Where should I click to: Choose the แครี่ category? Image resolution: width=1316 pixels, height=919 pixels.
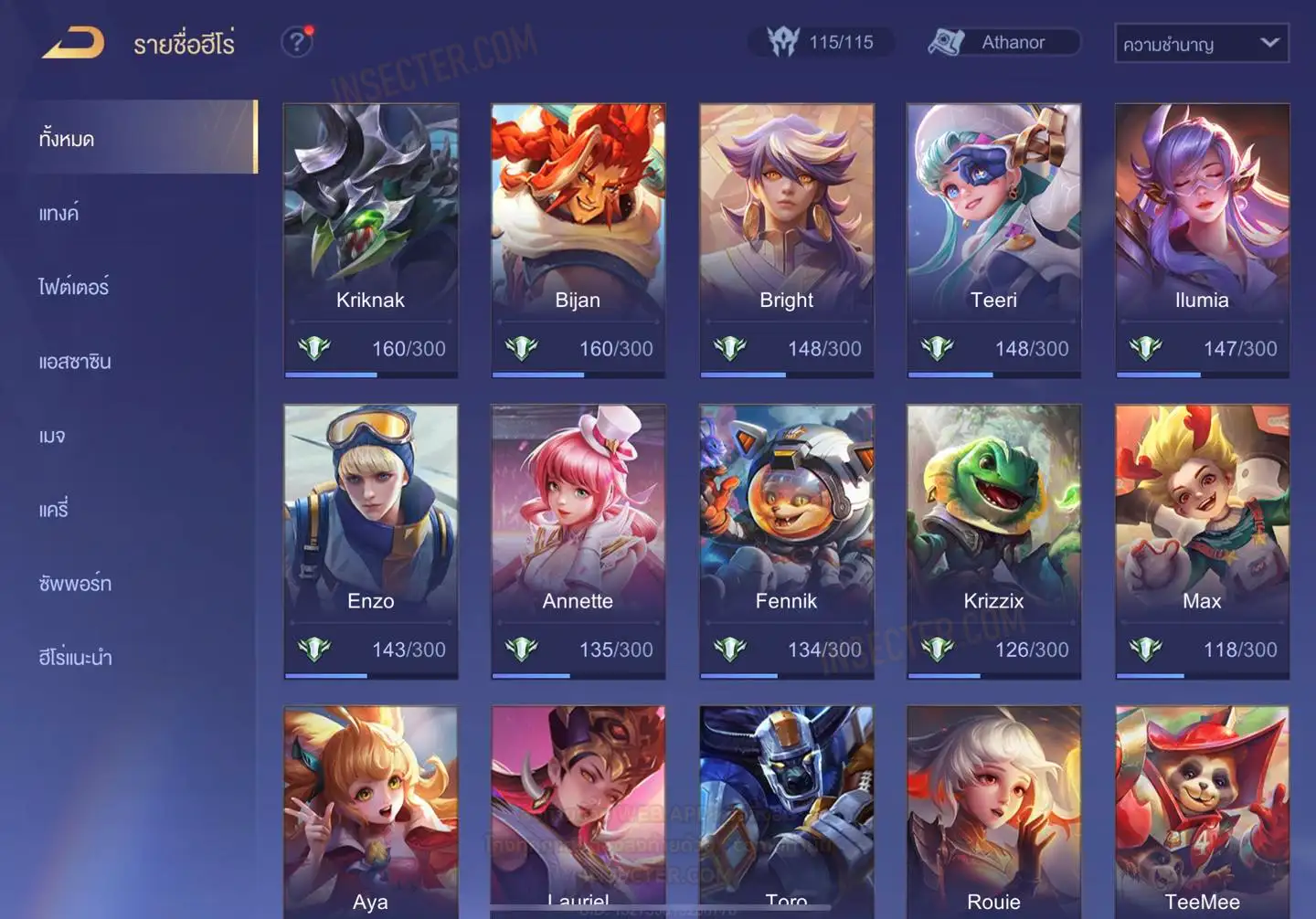coord(54,510)
